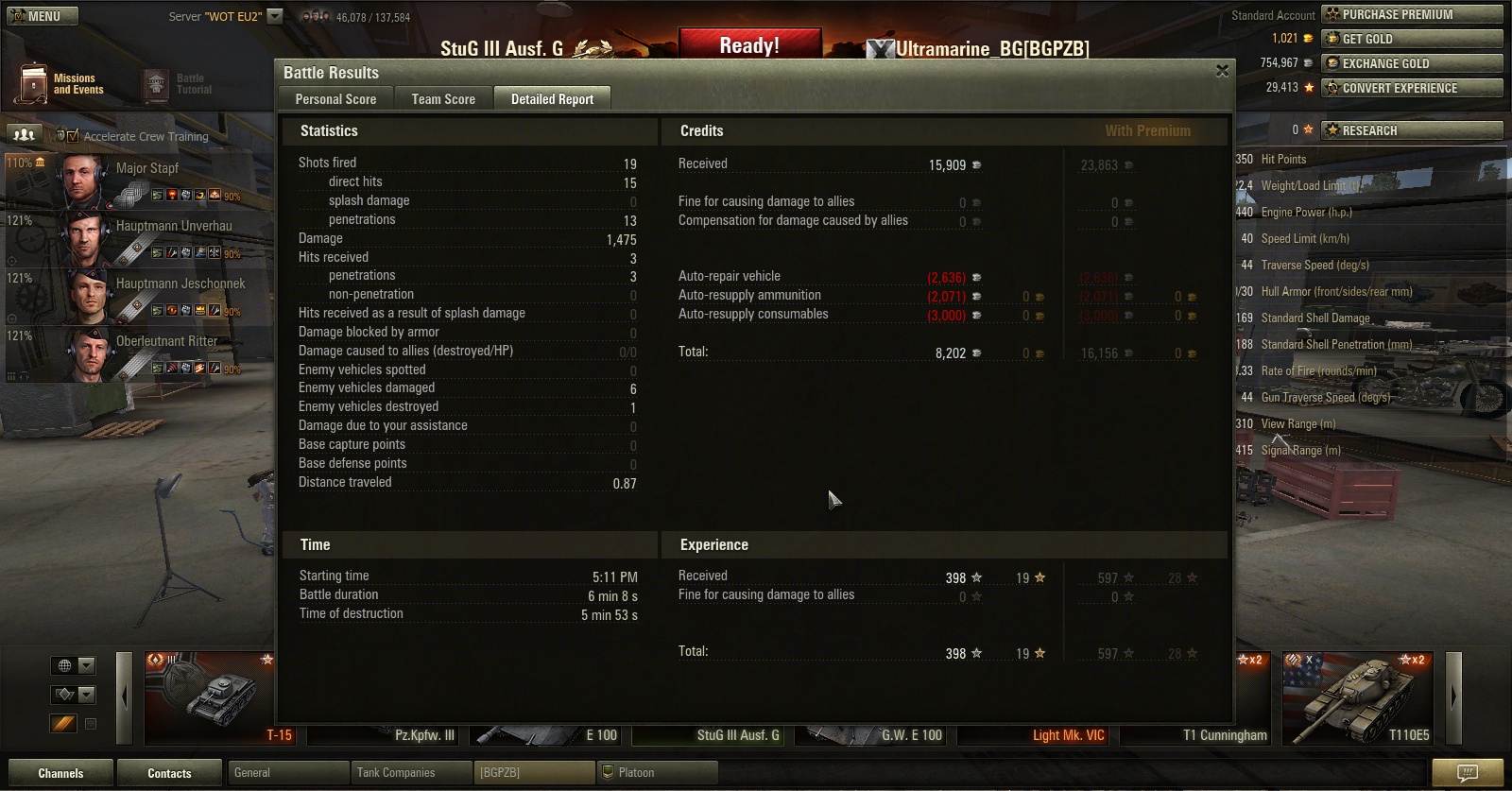Select the T110E5 tank in carousel

click(1357, 696)
